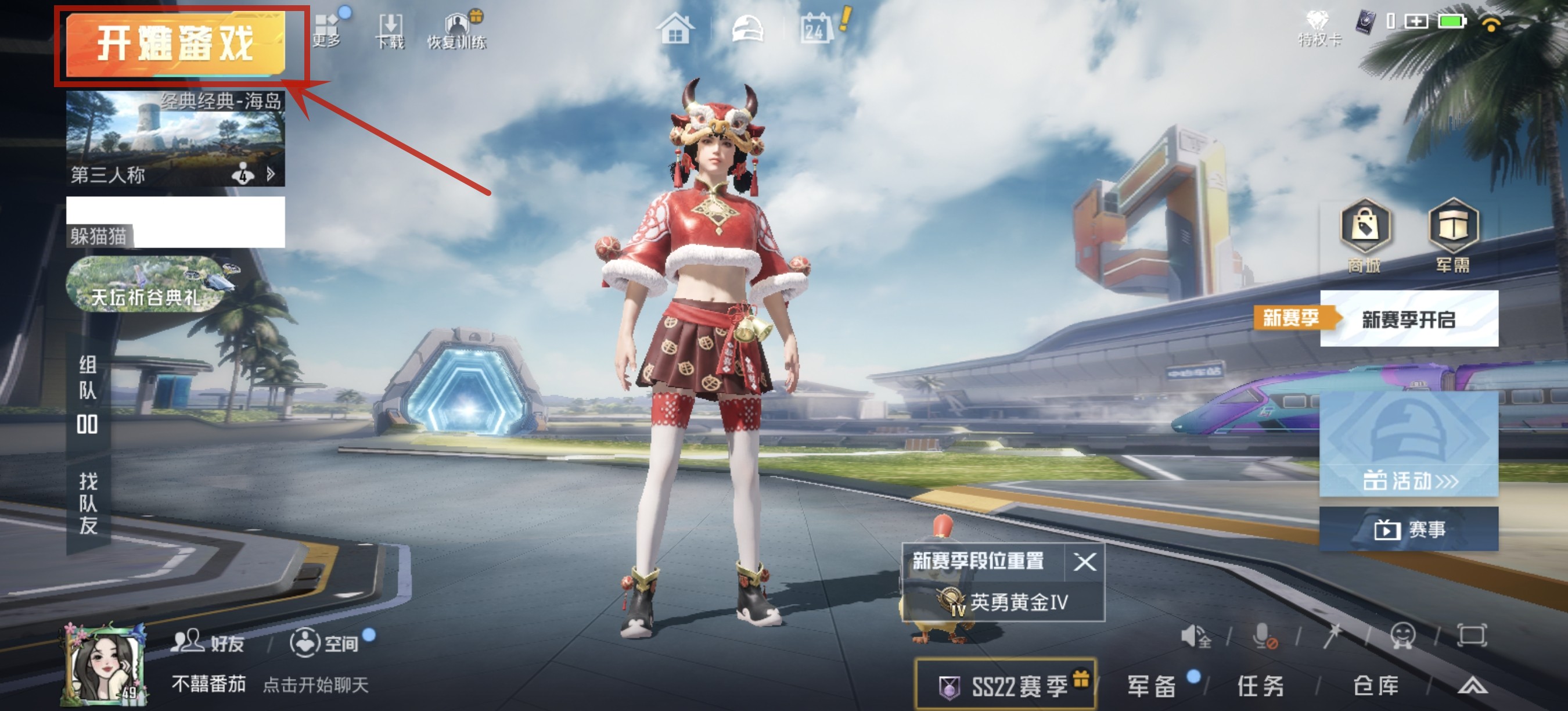View the 新赛季开启 banner

(x=1408, y=318)
